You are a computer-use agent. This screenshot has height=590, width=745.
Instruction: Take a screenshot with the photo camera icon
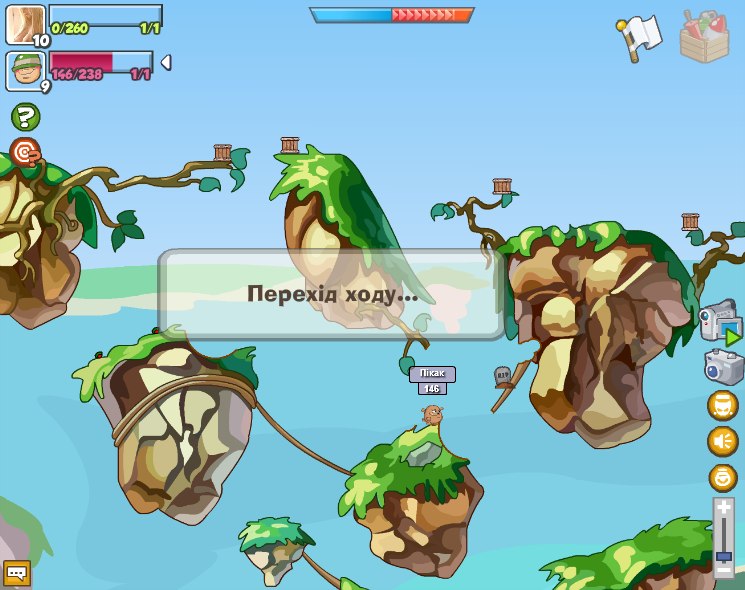[722, 366]
